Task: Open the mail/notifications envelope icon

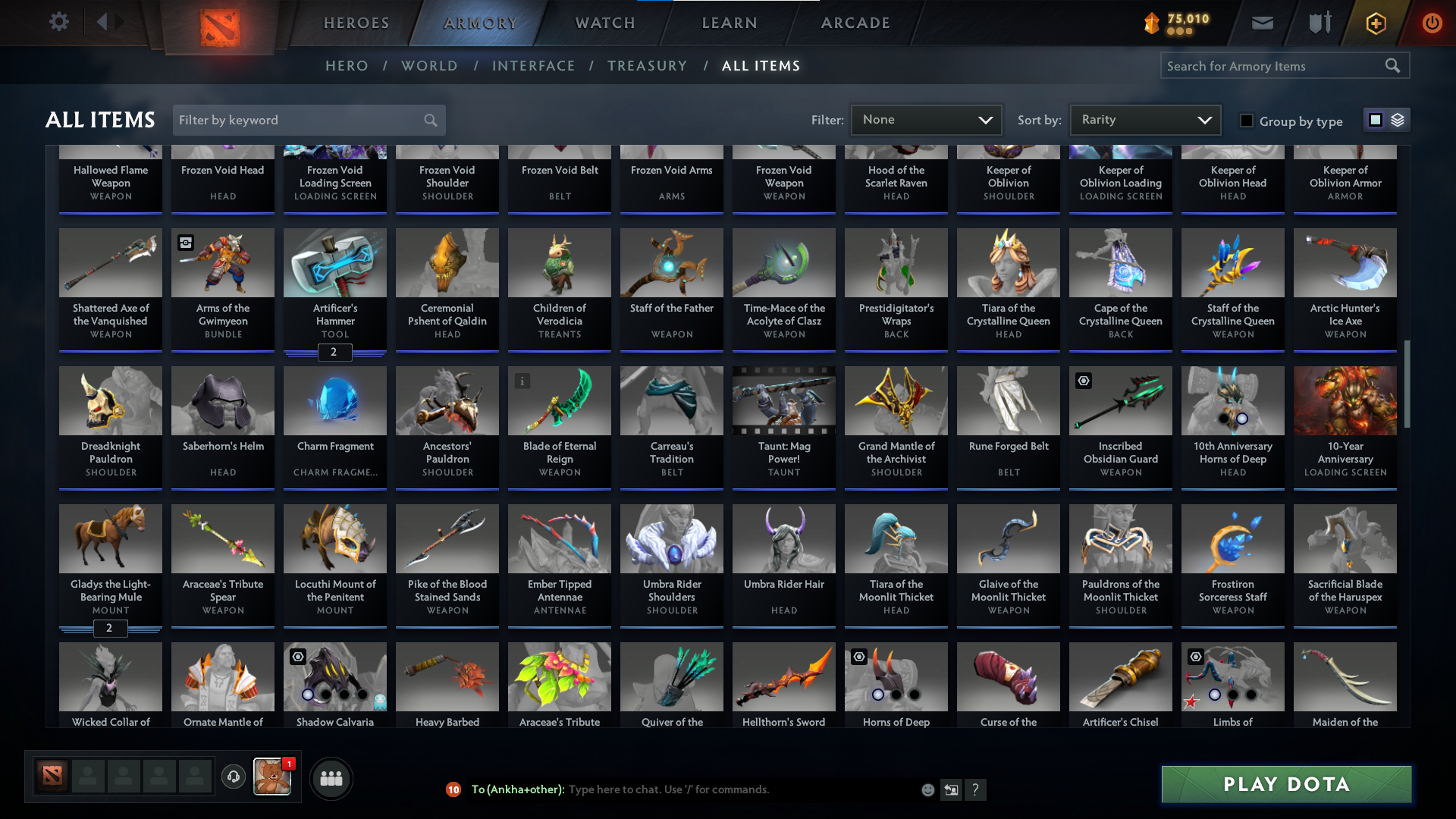Action: point(1262,23)
